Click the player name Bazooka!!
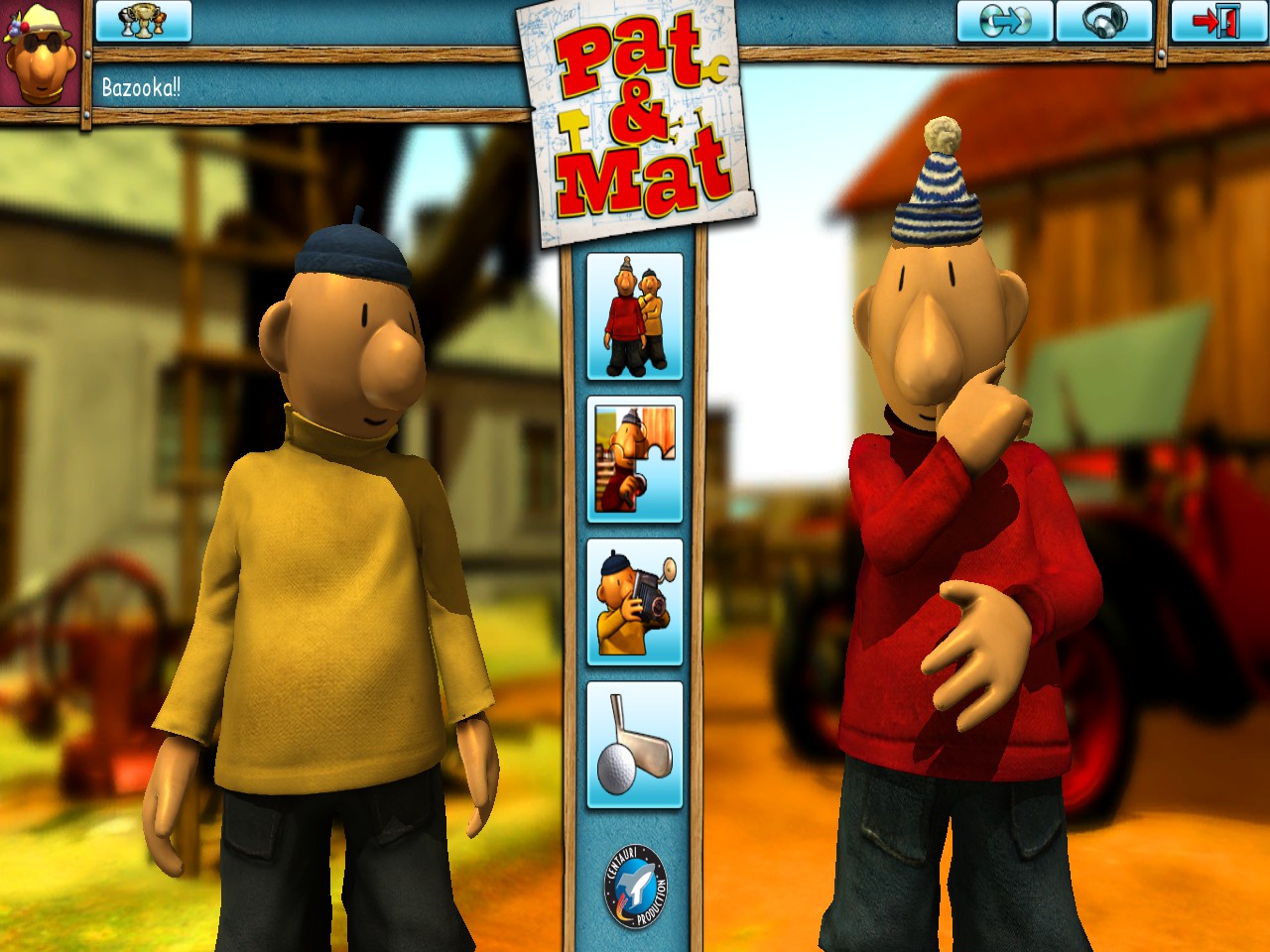 tap(139, 87)
